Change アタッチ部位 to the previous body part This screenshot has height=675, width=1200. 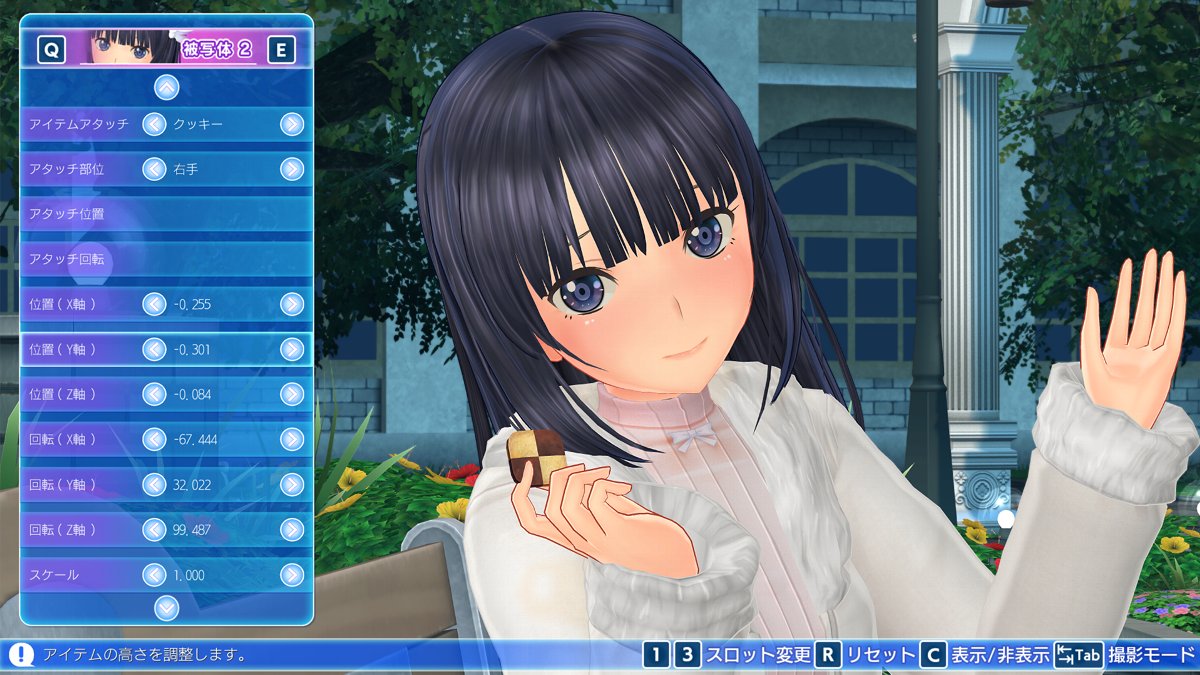tap(154, 169)
